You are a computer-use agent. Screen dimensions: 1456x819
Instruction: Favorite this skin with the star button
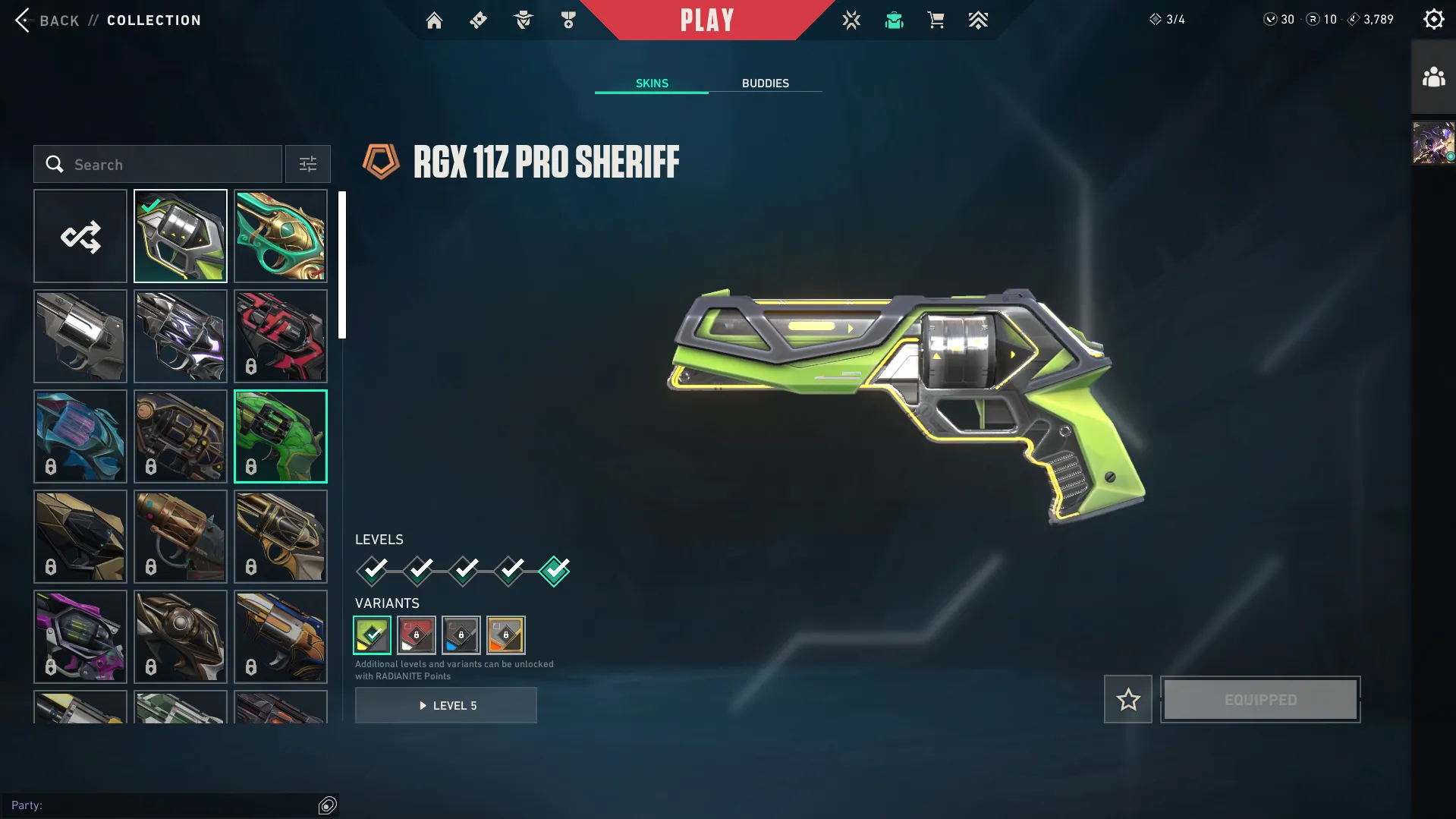tap(1127, 699)
